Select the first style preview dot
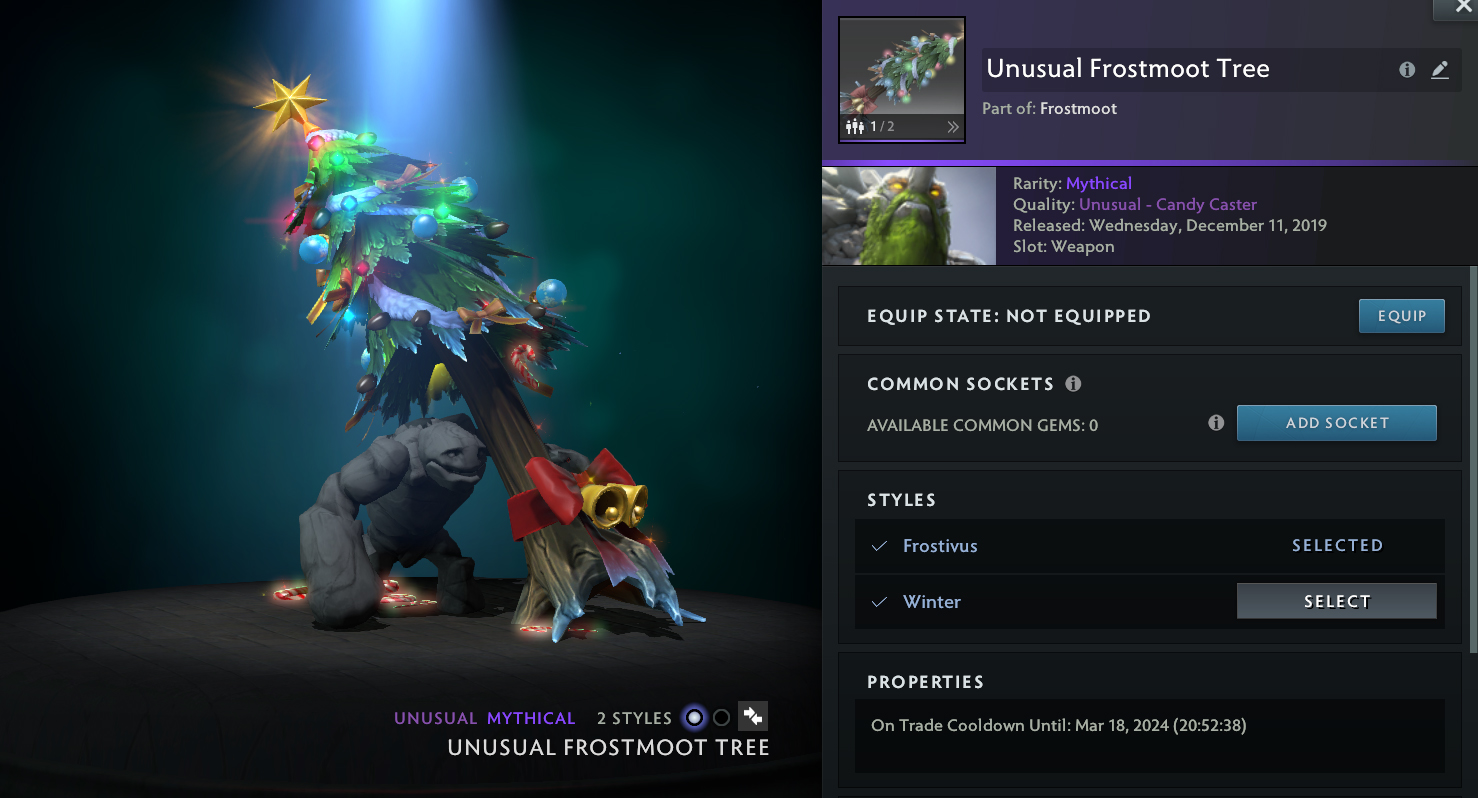The width and height of the screenshot is (1478, 798). point(694,718)
